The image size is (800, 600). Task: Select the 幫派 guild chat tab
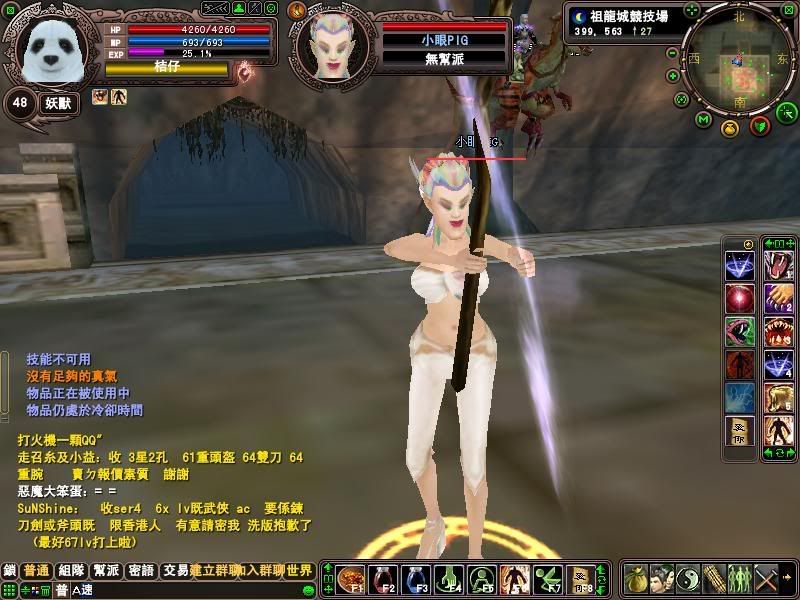point(106,570)
